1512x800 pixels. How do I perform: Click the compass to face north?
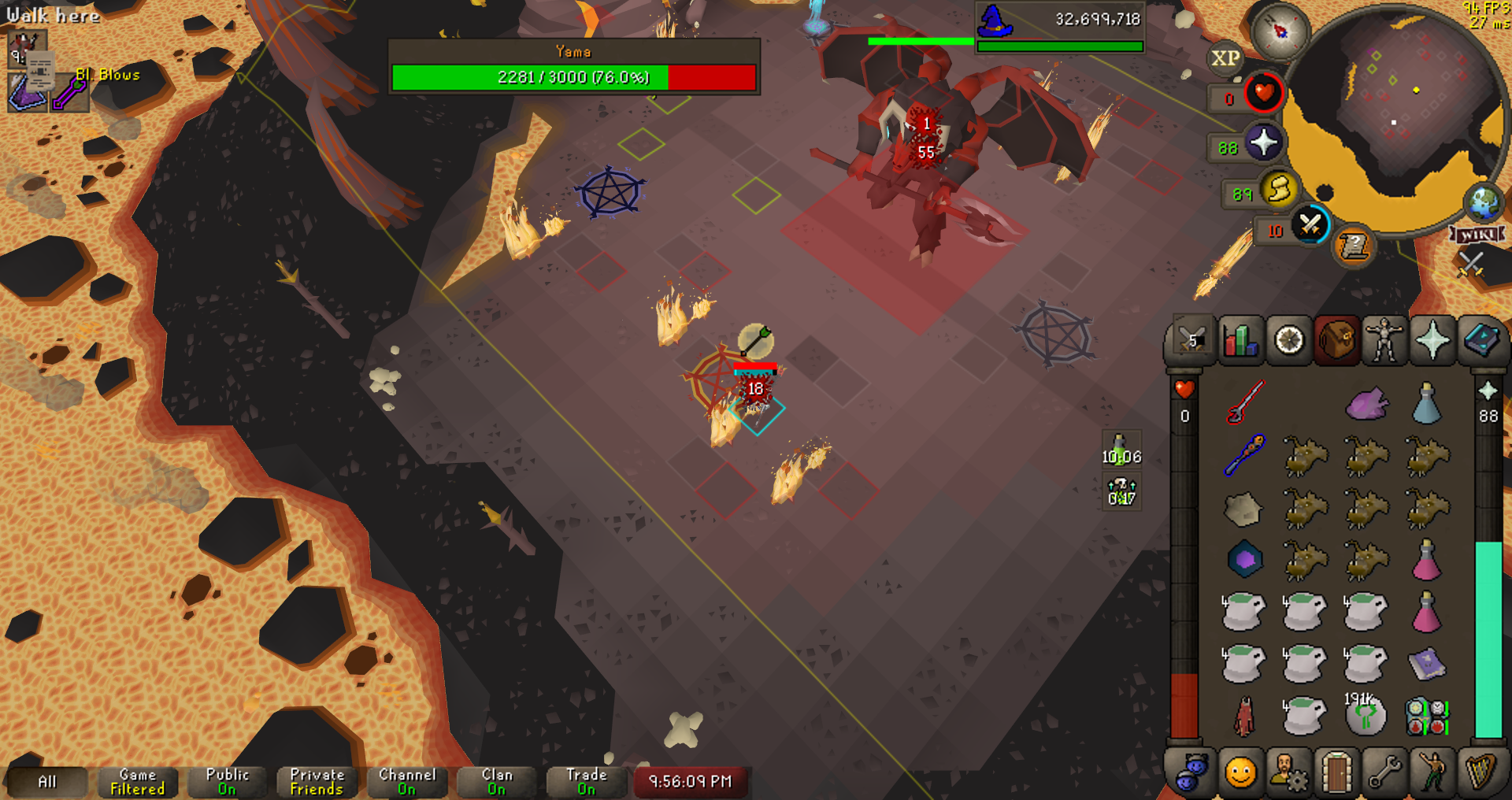(1280, 31)
